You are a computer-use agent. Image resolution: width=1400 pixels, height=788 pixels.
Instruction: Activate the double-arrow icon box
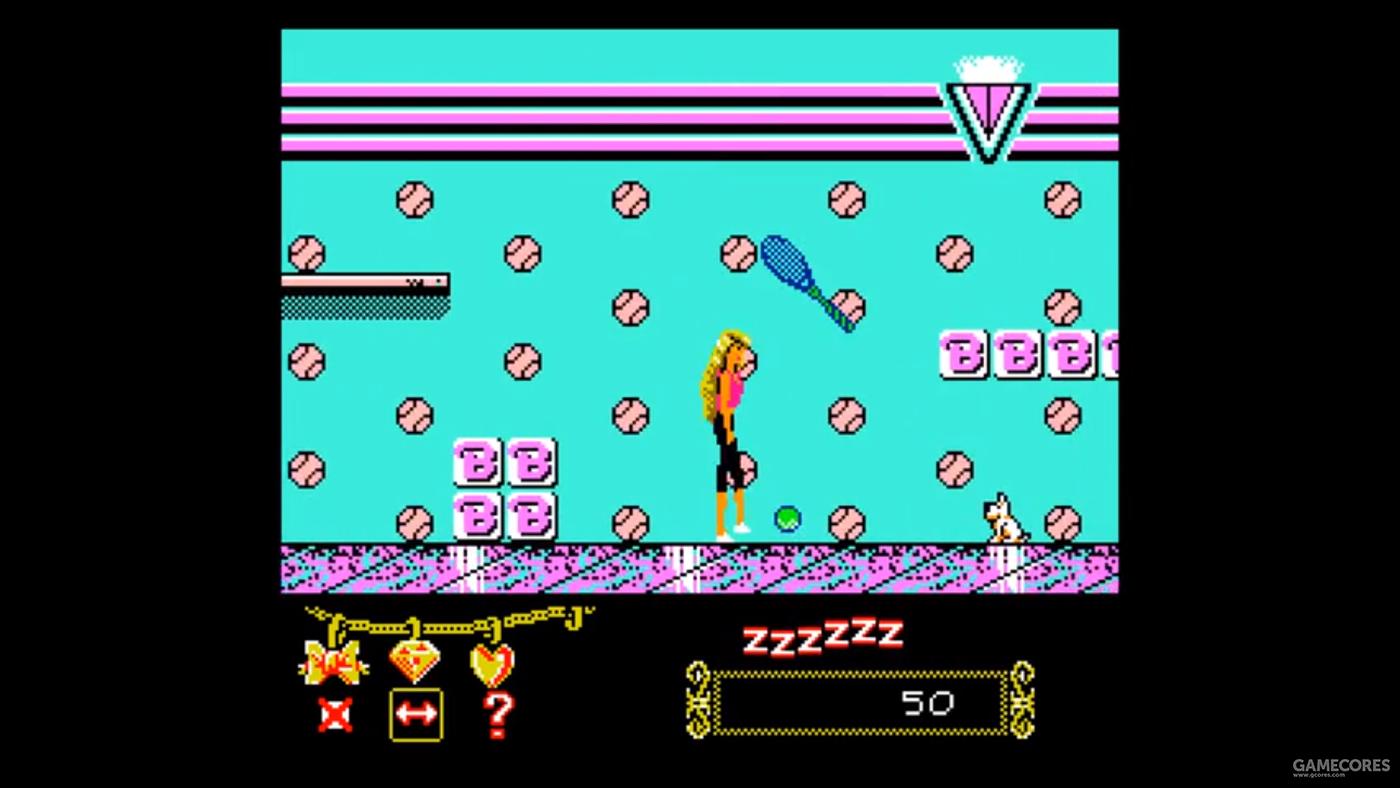[x=416, y=714]
